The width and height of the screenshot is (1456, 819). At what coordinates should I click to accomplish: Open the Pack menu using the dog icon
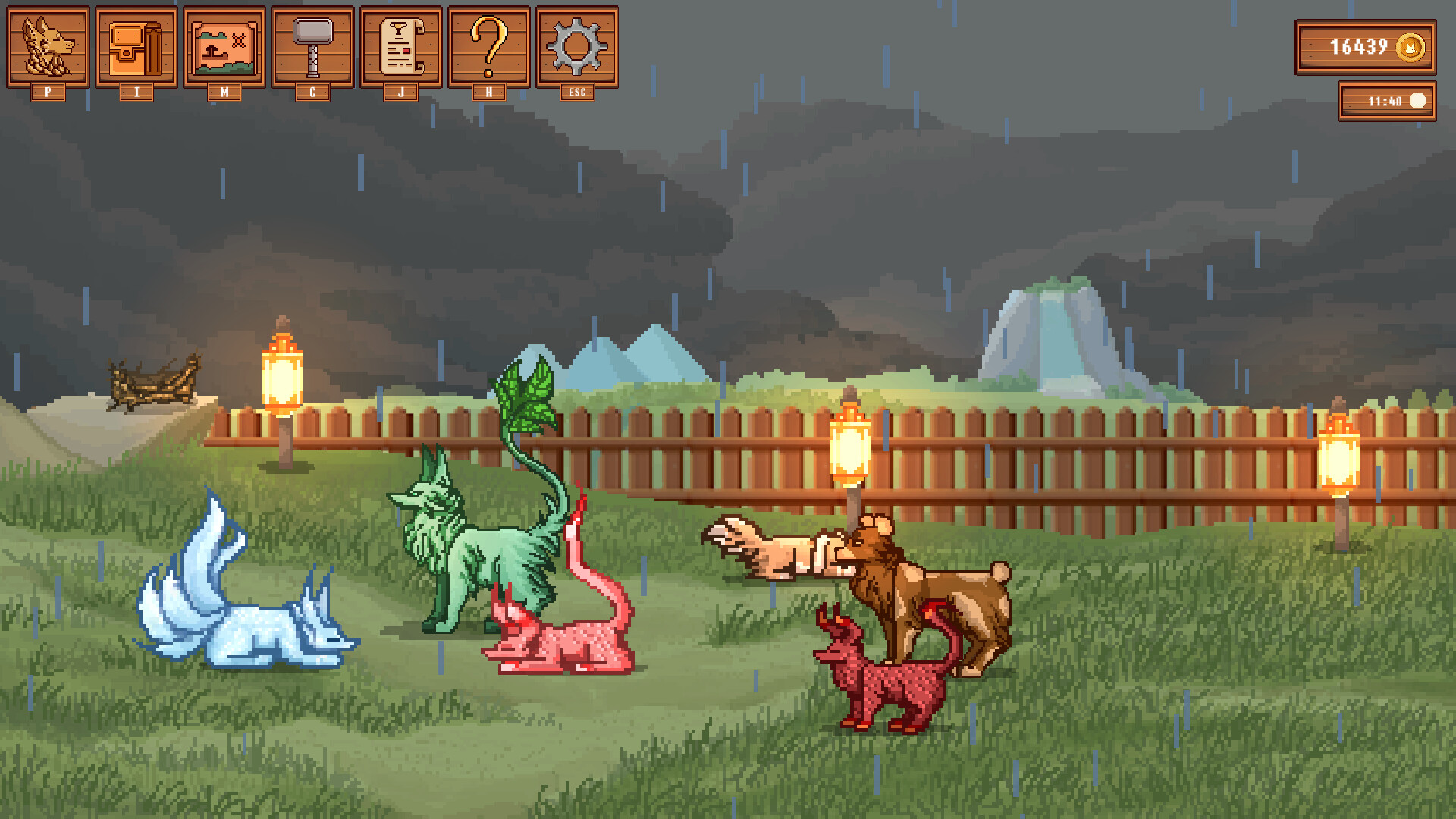click(47, 47)
